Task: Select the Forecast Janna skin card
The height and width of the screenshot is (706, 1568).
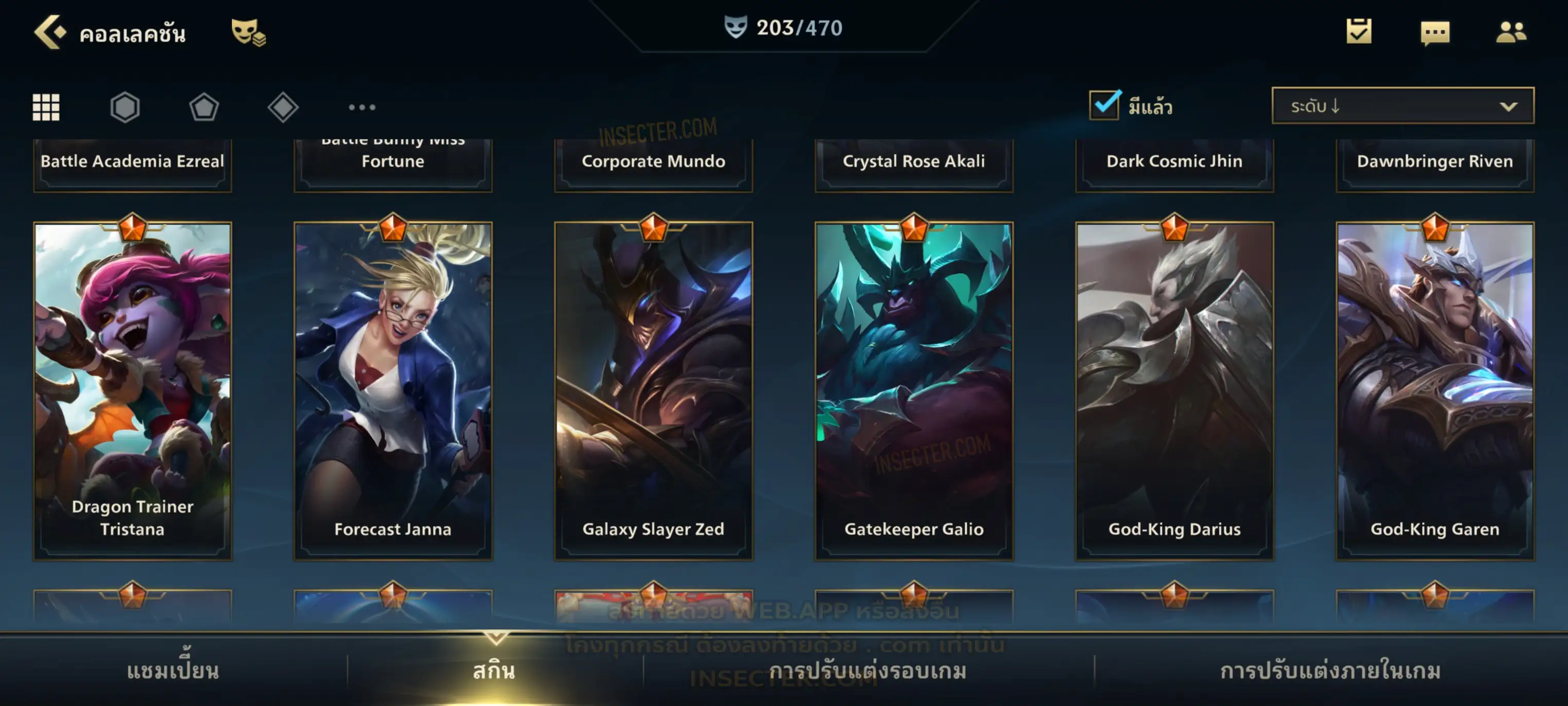Action: [x=393, y=390]
